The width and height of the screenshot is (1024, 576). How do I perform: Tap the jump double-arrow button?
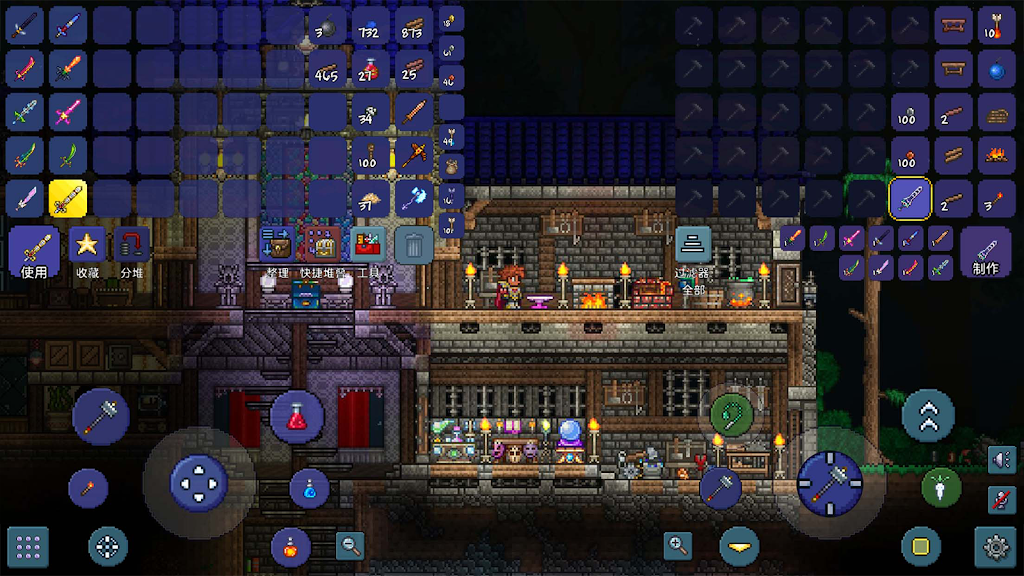(928, 415)
